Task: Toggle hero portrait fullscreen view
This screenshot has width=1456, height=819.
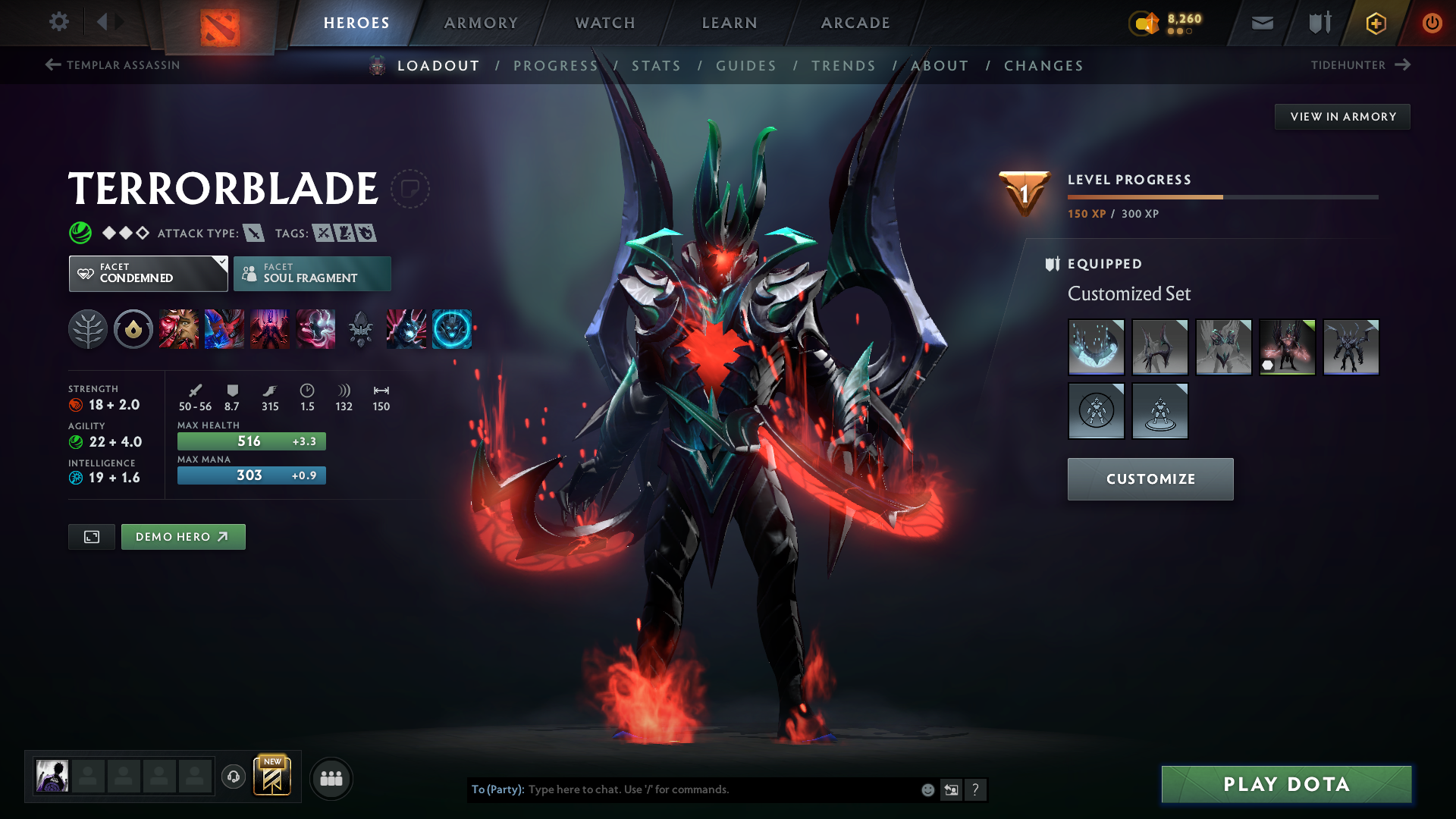Action: (91, 536)
